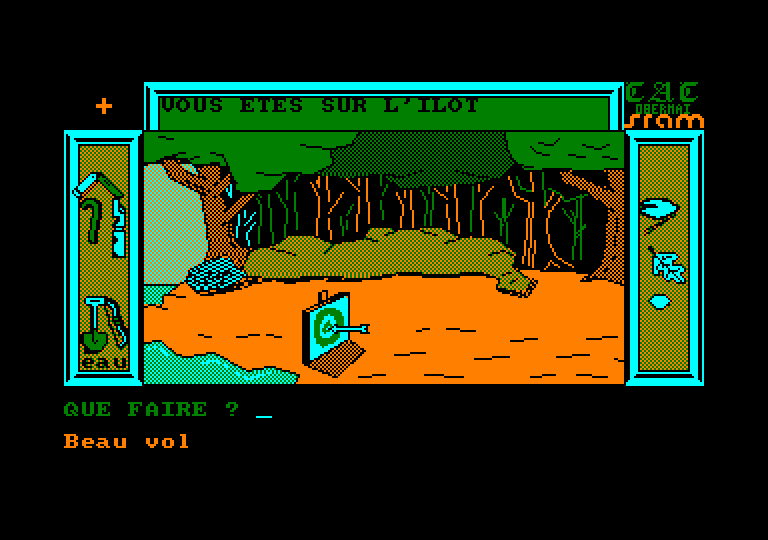Select the bow next to the shovel

click(119, 322)
